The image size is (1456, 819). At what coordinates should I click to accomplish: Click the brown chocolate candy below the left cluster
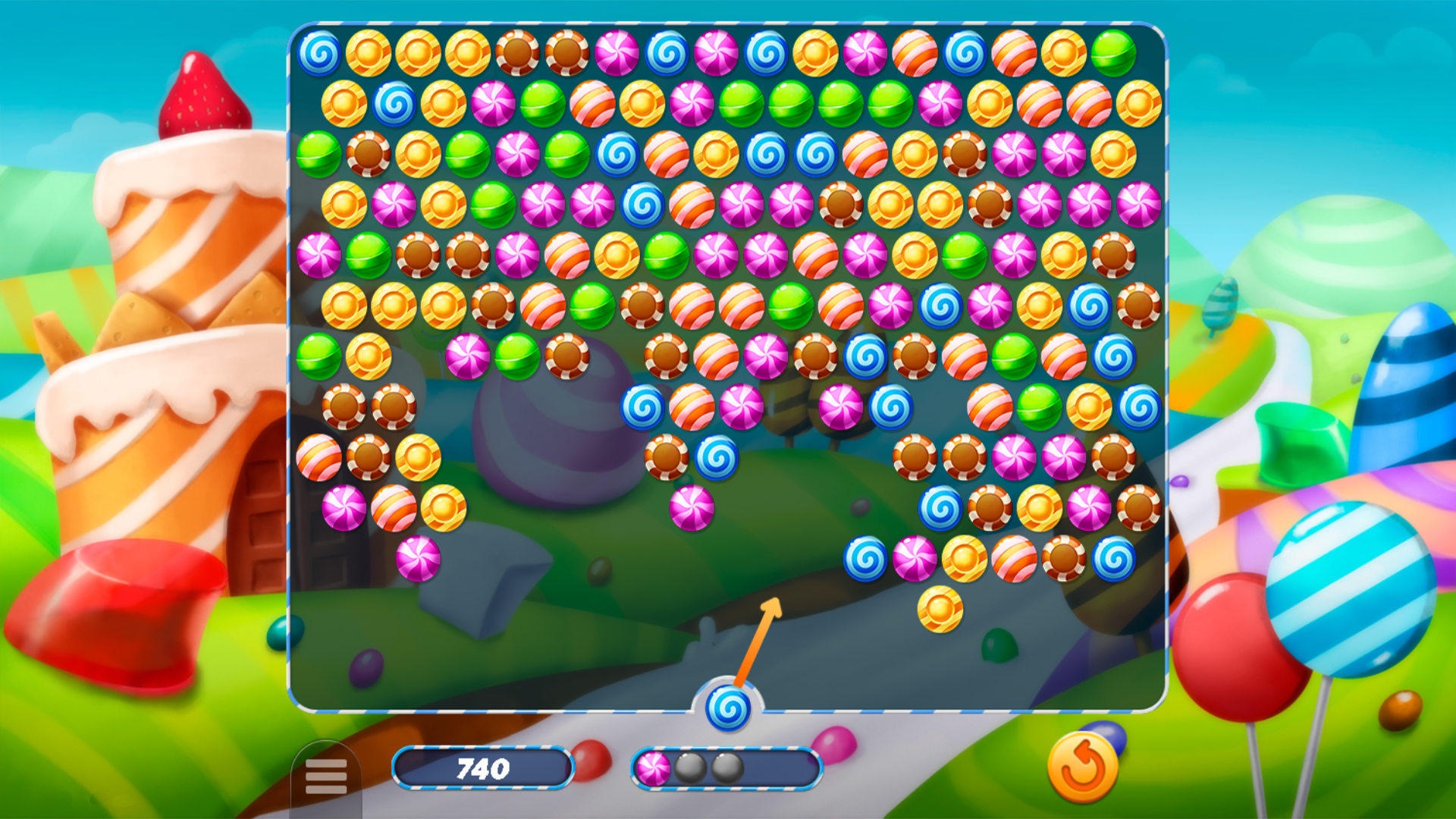pos(370,456)
